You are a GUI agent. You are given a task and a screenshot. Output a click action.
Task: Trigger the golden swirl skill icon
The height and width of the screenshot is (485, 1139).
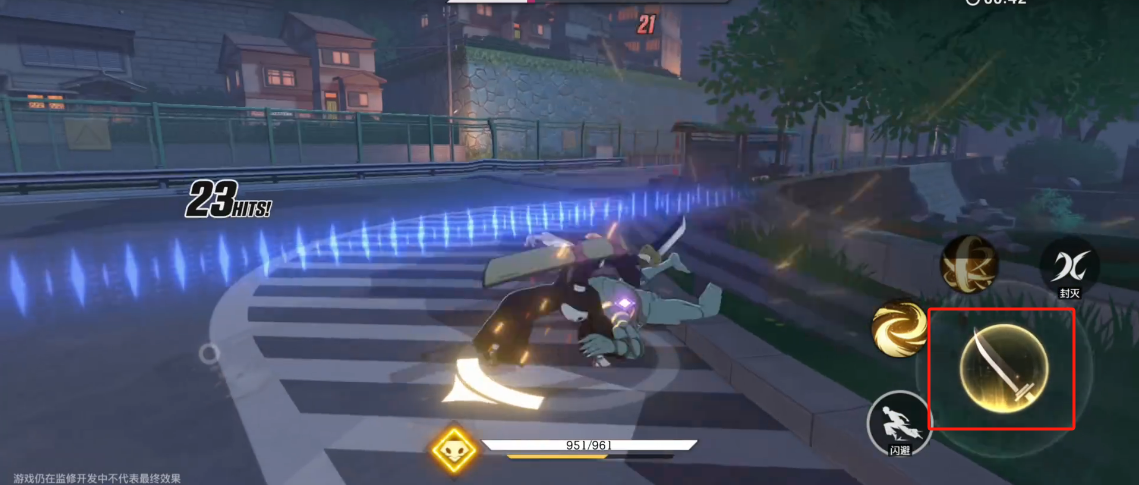[898, 329]
